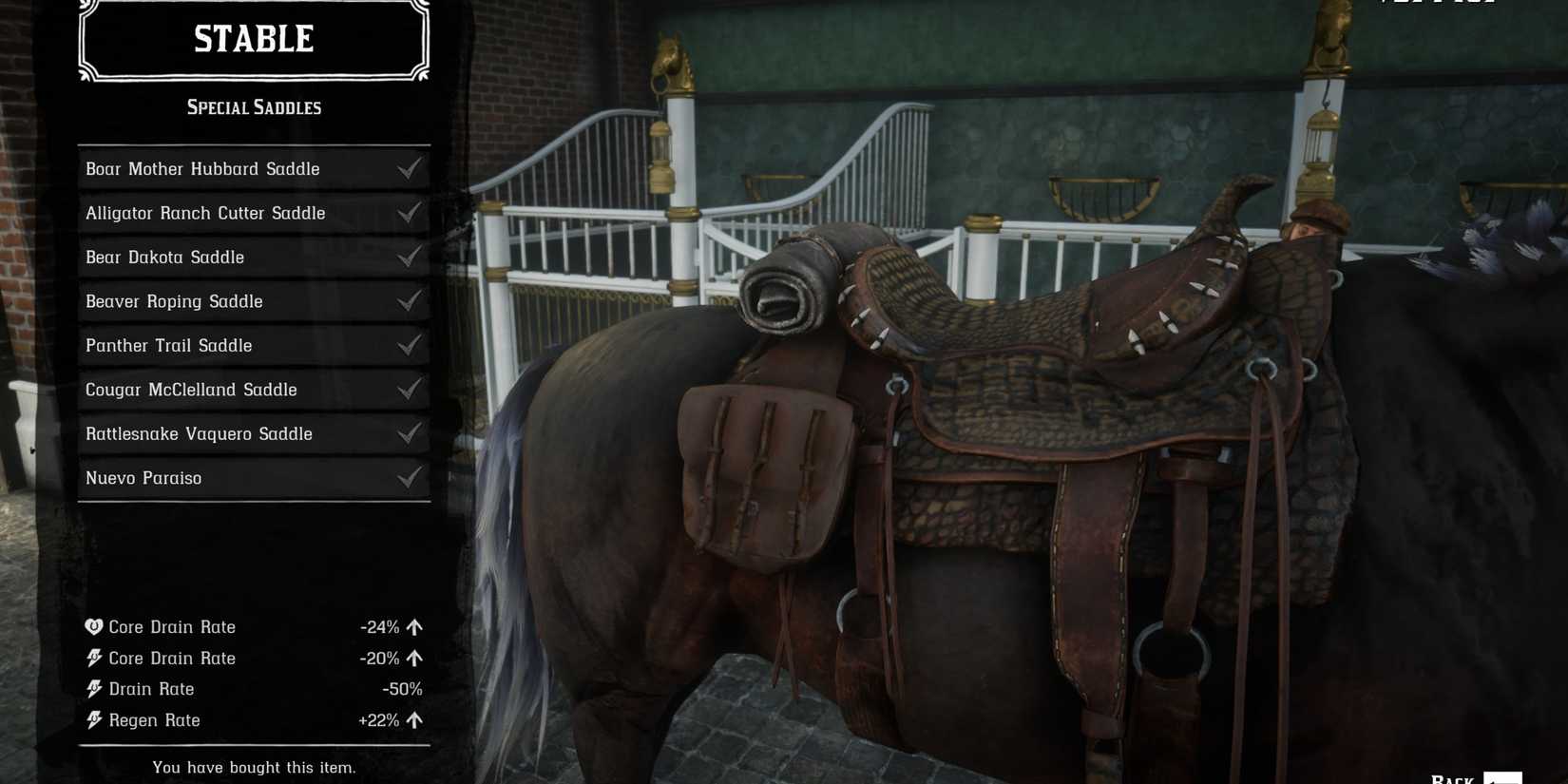Select the Cougar McClelland Saddle entry
Image resolution: width=1568 pixels, height=784 pixels.
(x=191, y=390)
